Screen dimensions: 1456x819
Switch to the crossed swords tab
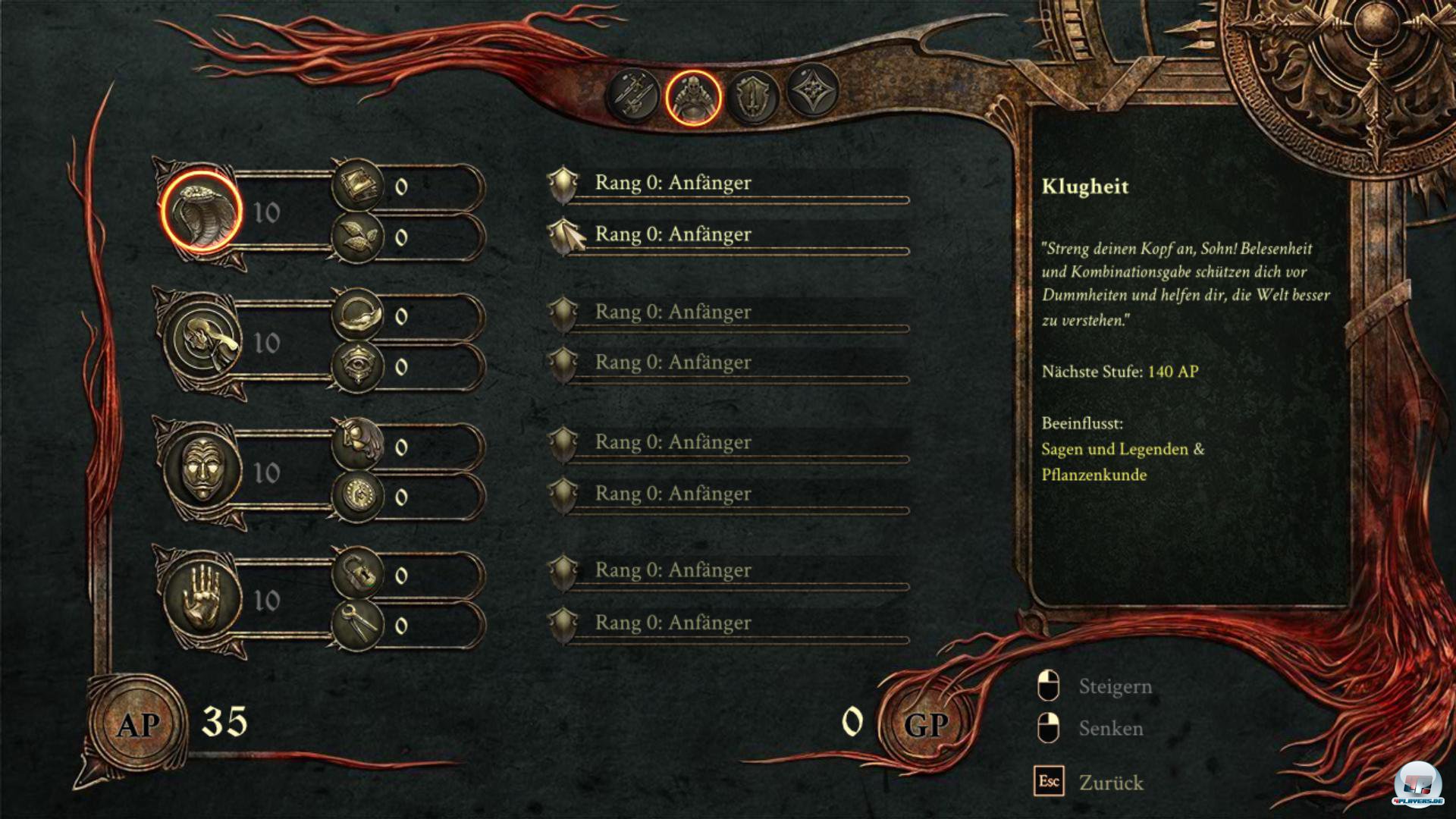pyautogui.click(x=632, y=96)
